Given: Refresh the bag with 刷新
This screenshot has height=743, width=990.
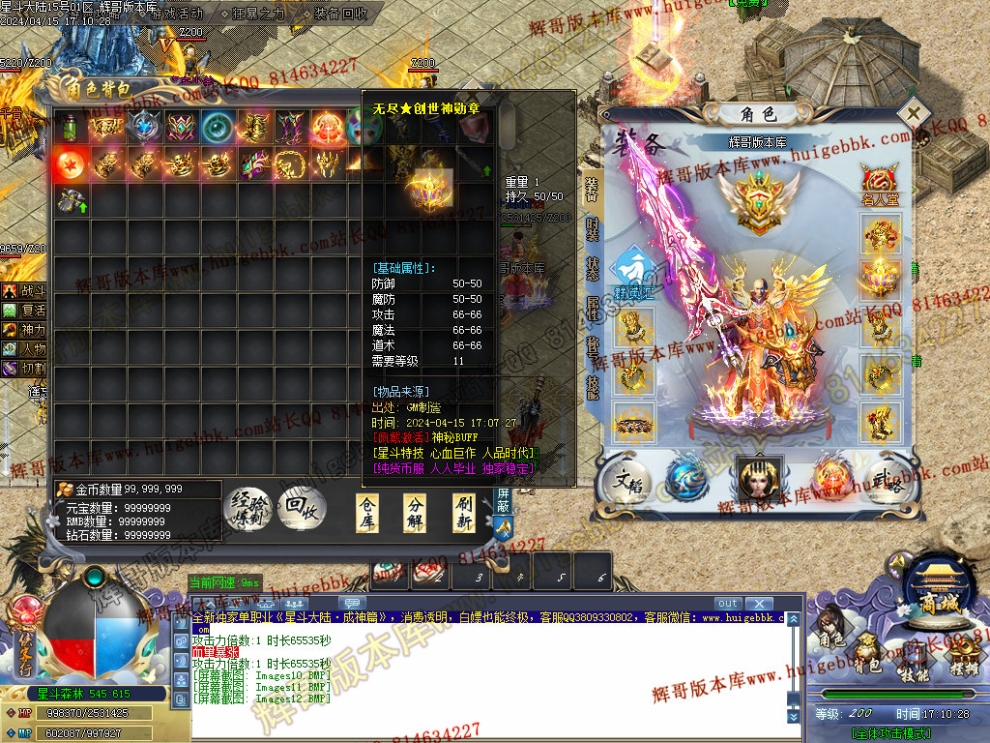Looking at the screenshot, I should pos(463,512).
